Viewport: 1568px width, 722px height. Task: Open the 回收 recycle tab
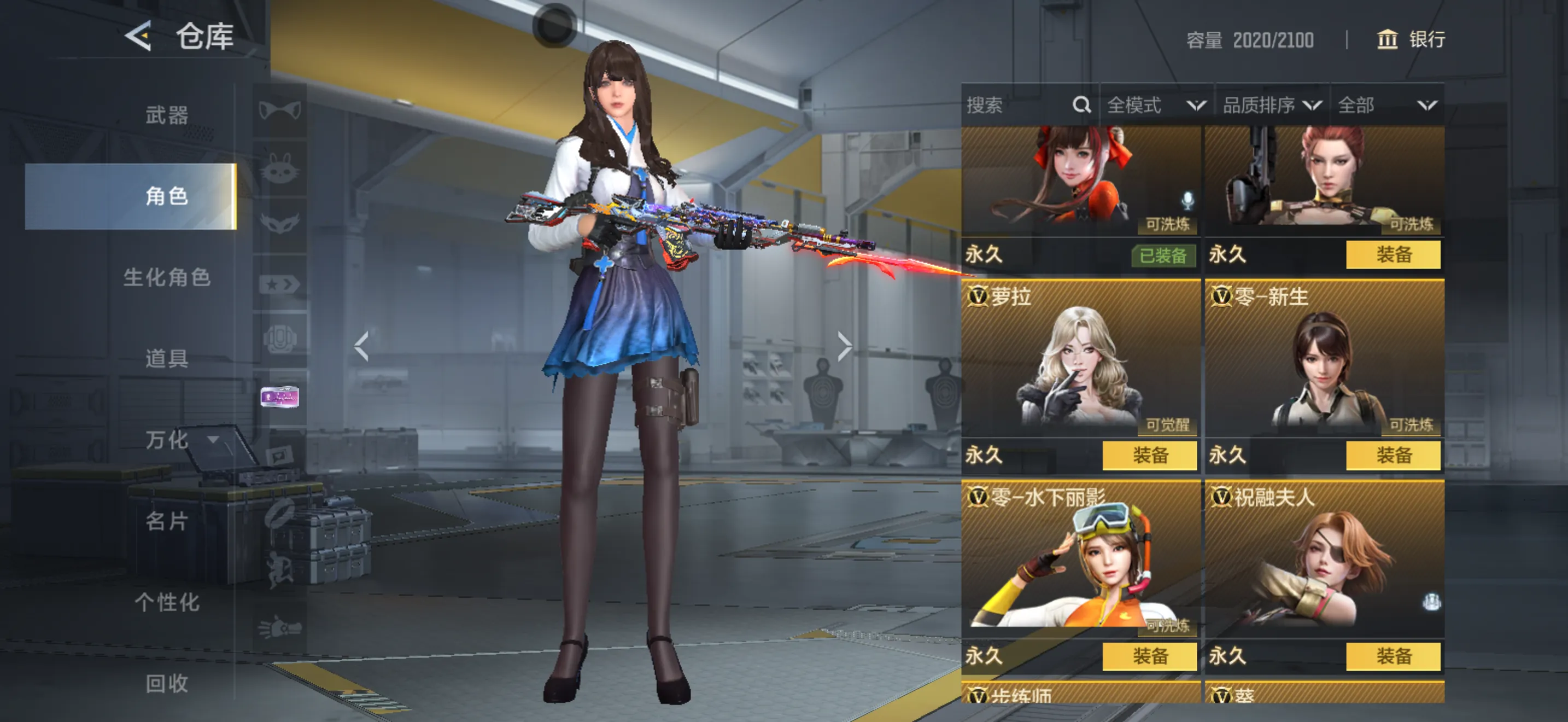pos(166,683)
